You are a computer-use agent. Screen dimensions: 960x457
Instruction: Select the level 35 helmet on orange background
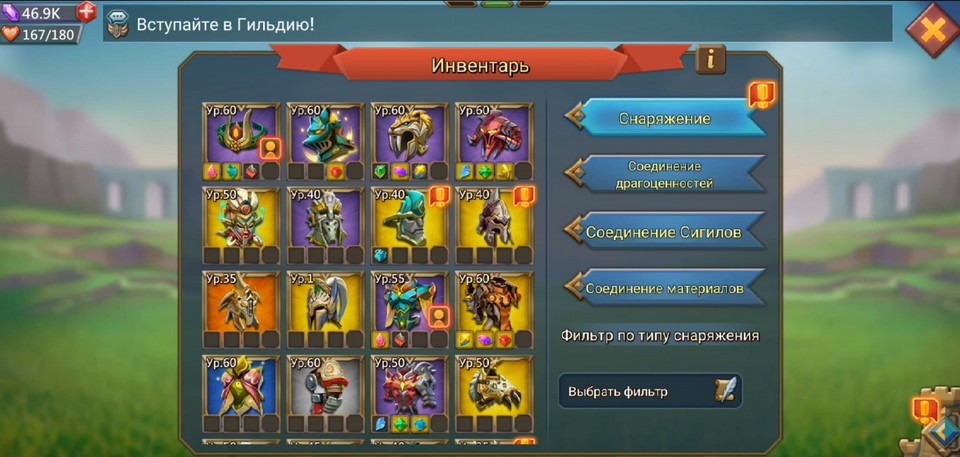coord(241,303)
